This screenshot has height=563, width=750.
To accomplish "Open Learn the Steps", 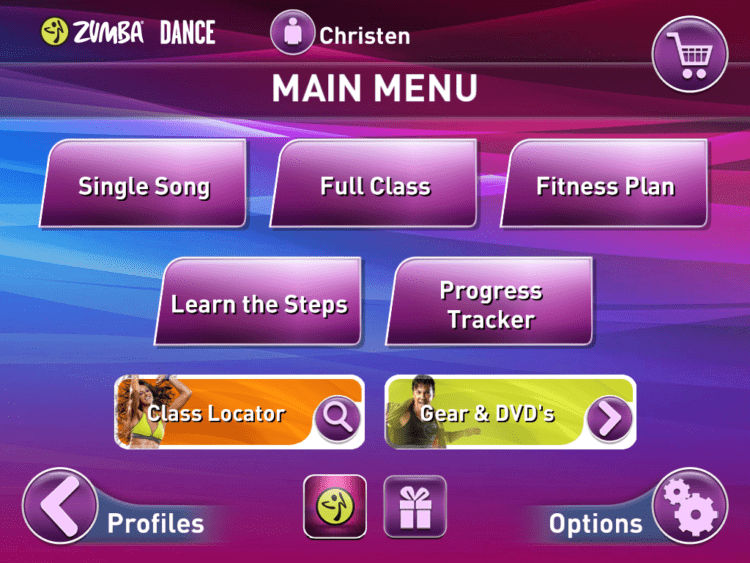I will [x=259, y=304].
